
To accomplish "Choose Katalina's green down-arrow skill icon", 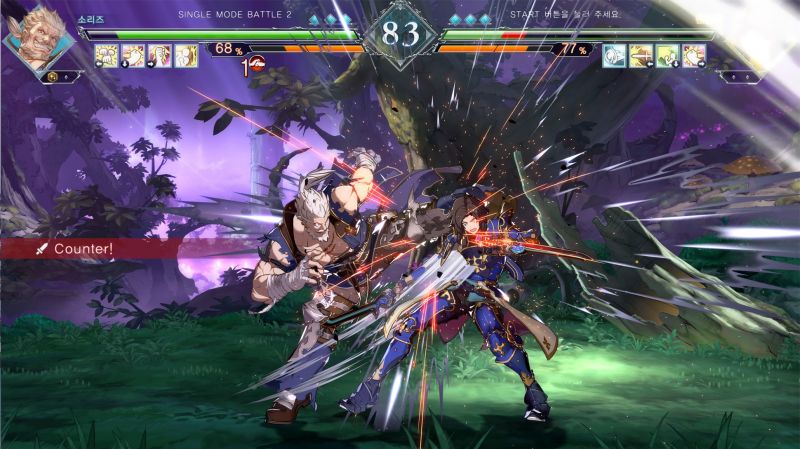I will point(668,56).
